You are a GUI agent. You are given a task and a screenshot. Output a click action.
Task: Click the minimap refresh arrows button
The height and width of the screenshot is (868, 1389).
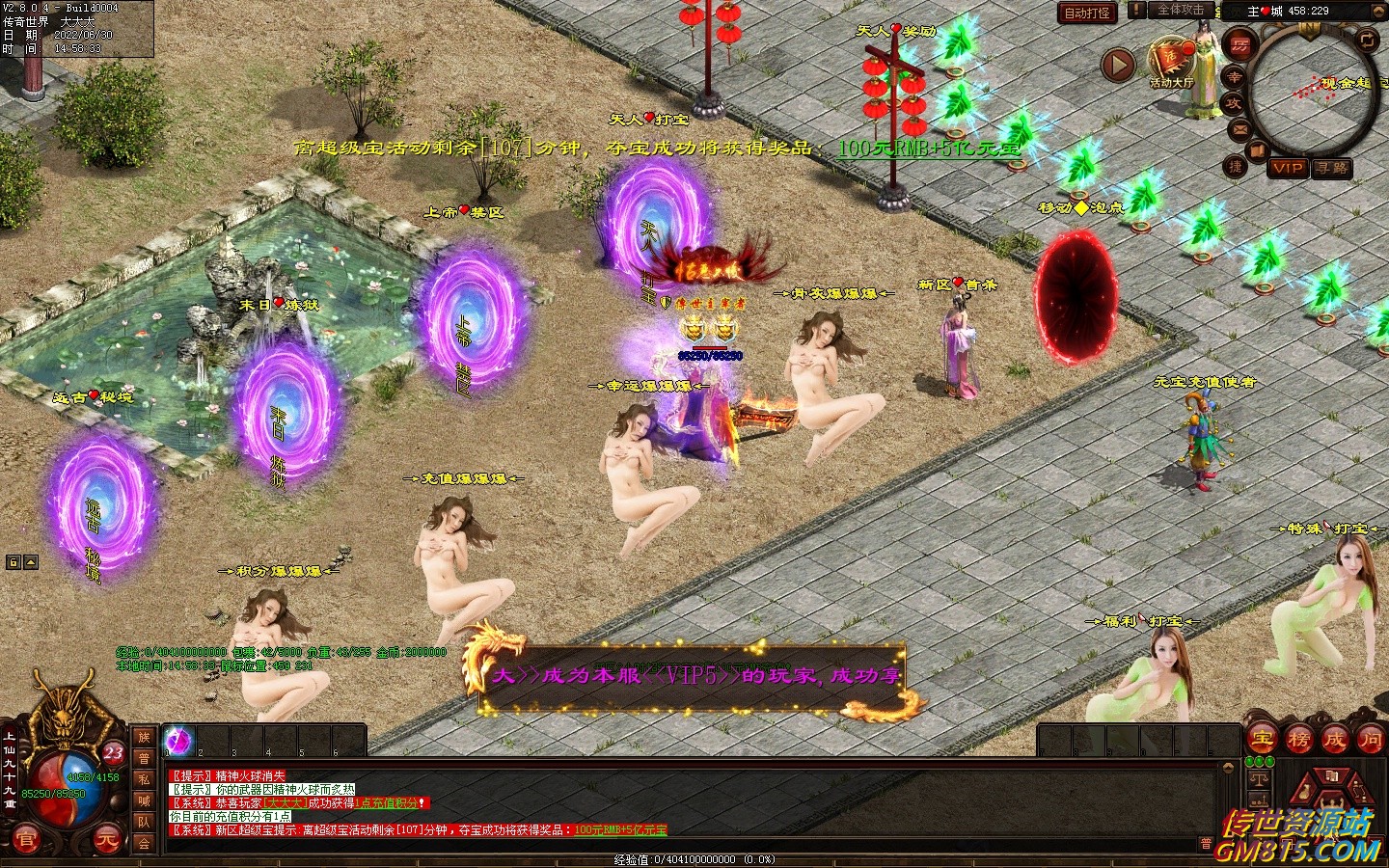point(1367,40)
